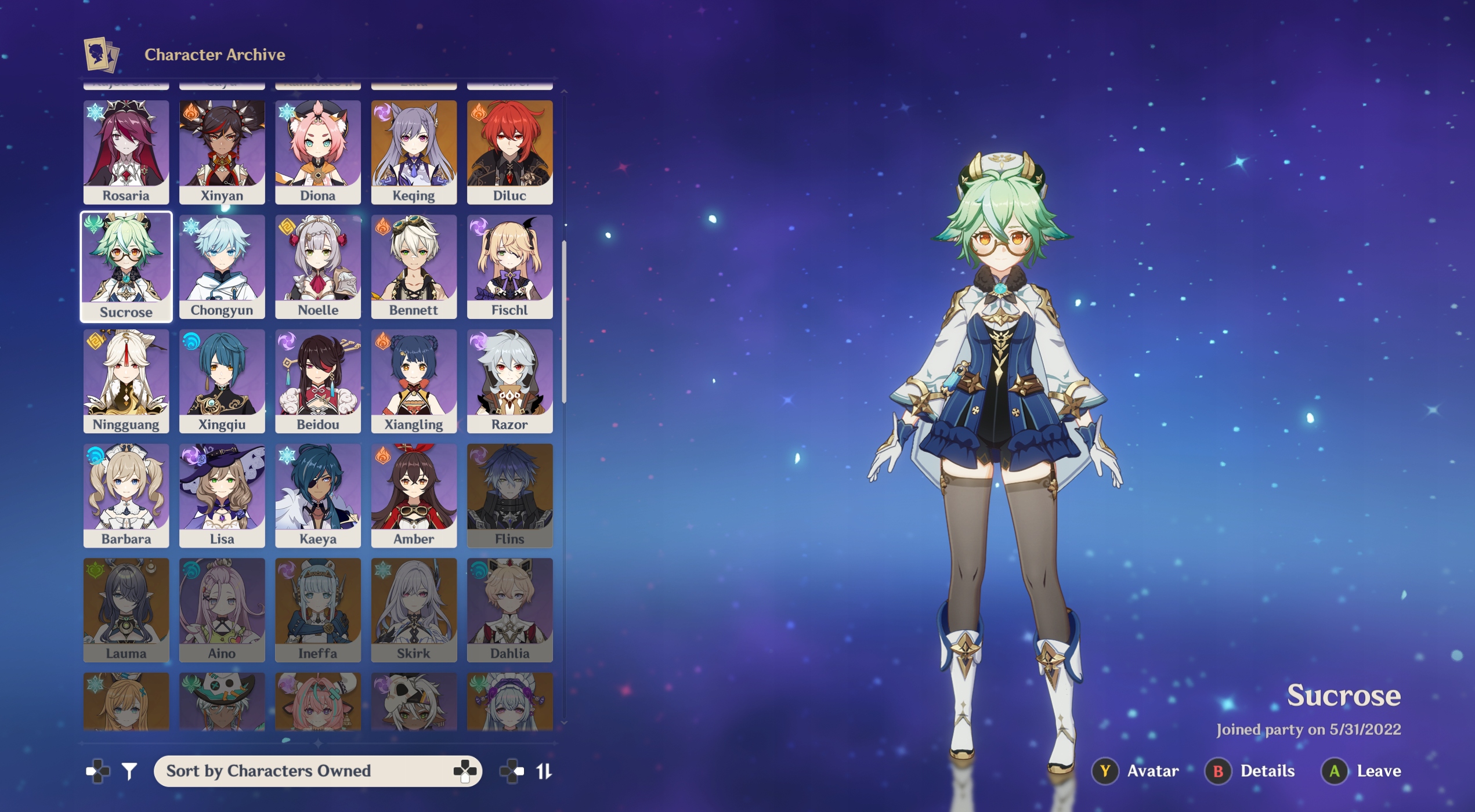Choose the Noelle portrait
Image resolution: width=1475 pixels, height=812 pixels.
[x=317, y=266]
